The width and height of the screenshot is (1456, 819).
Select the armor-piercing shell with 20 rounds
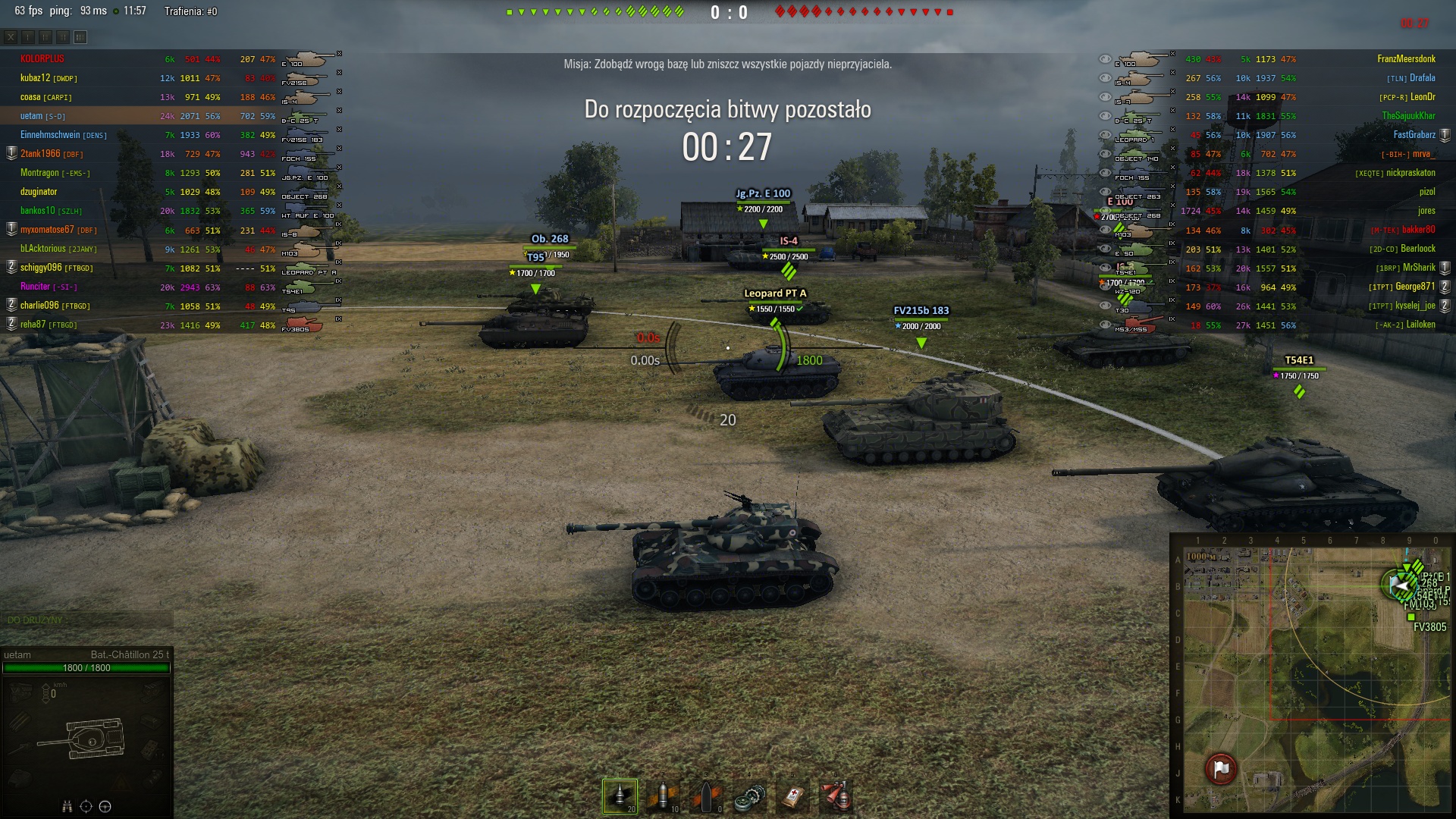click(620, 796)
